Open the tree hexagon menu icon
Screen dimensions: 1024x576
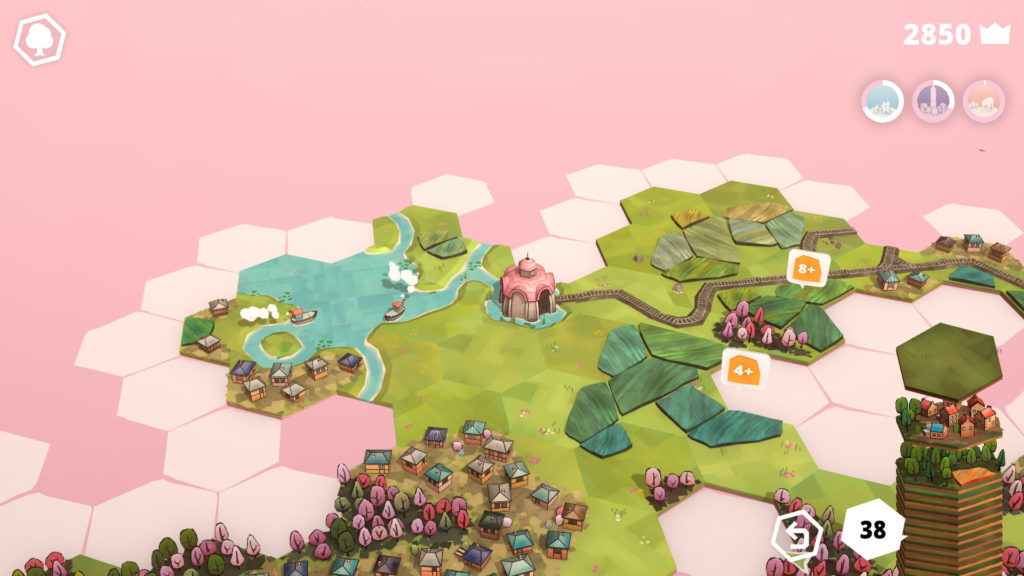(x=39, y=40)
